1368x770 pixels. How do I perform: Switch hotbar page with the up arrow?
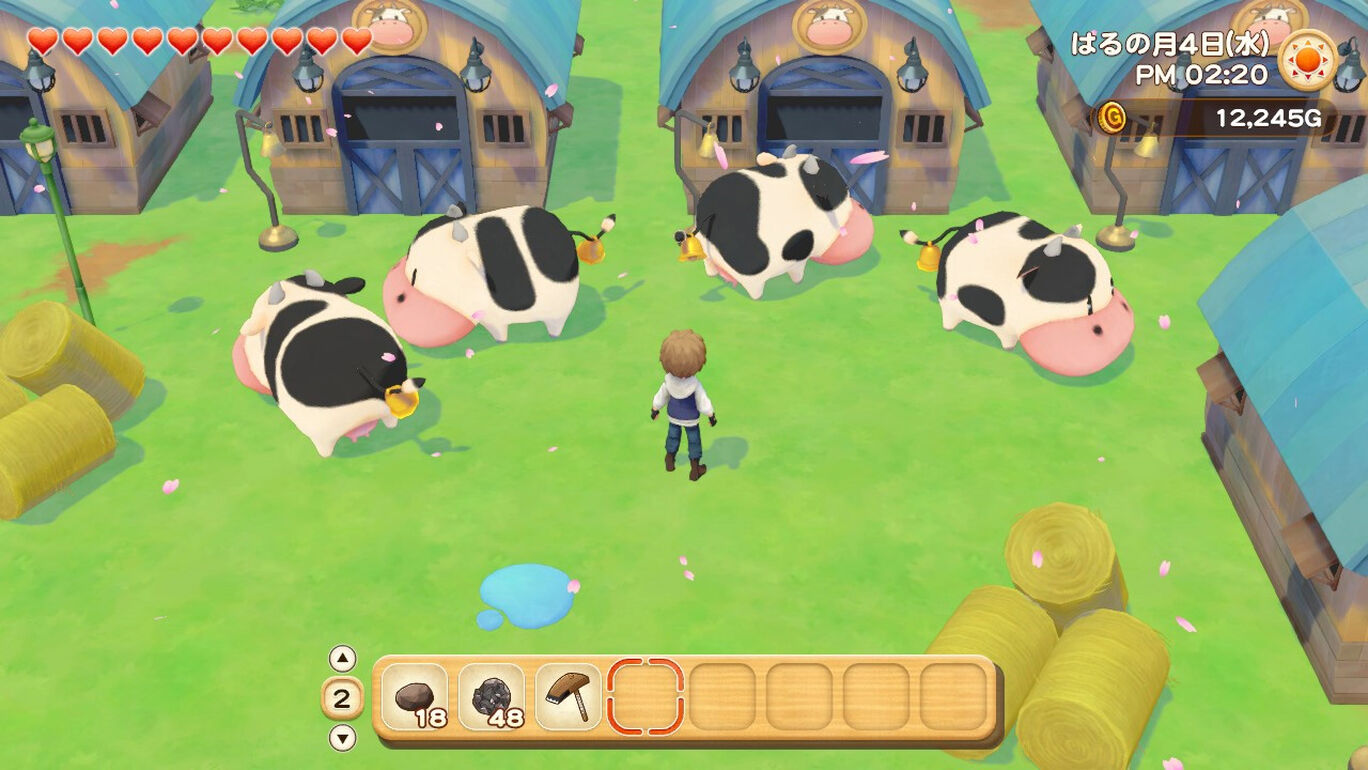click(x=342, y=658)
